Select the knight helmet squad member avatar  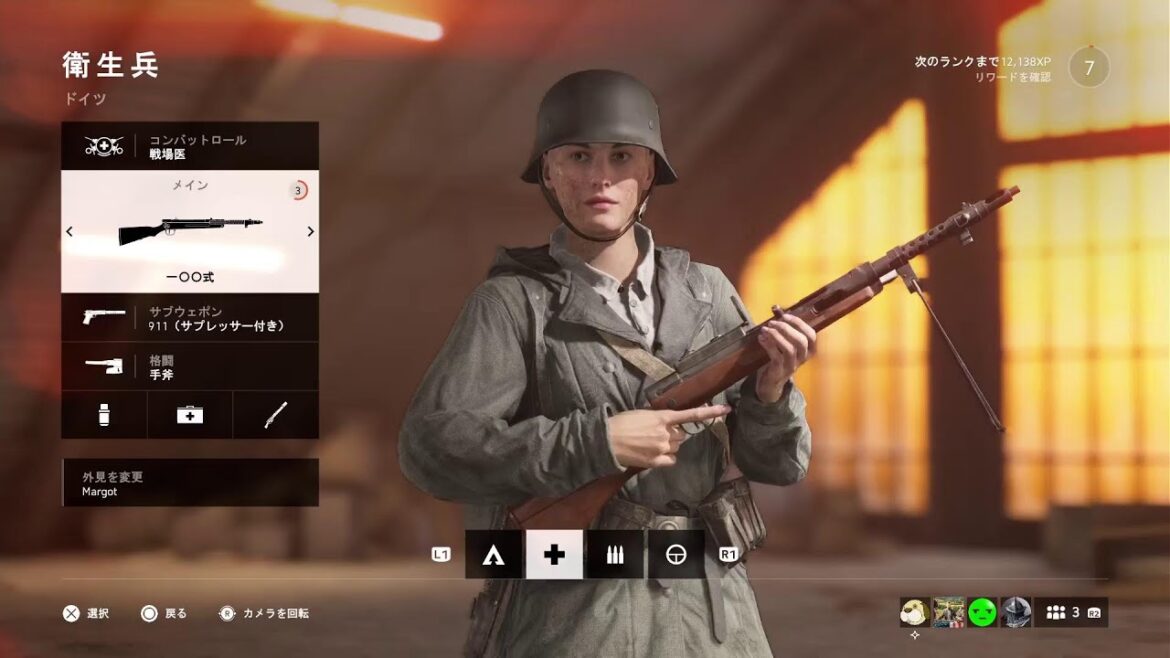pyautogui.click(x=1015, y=612)
